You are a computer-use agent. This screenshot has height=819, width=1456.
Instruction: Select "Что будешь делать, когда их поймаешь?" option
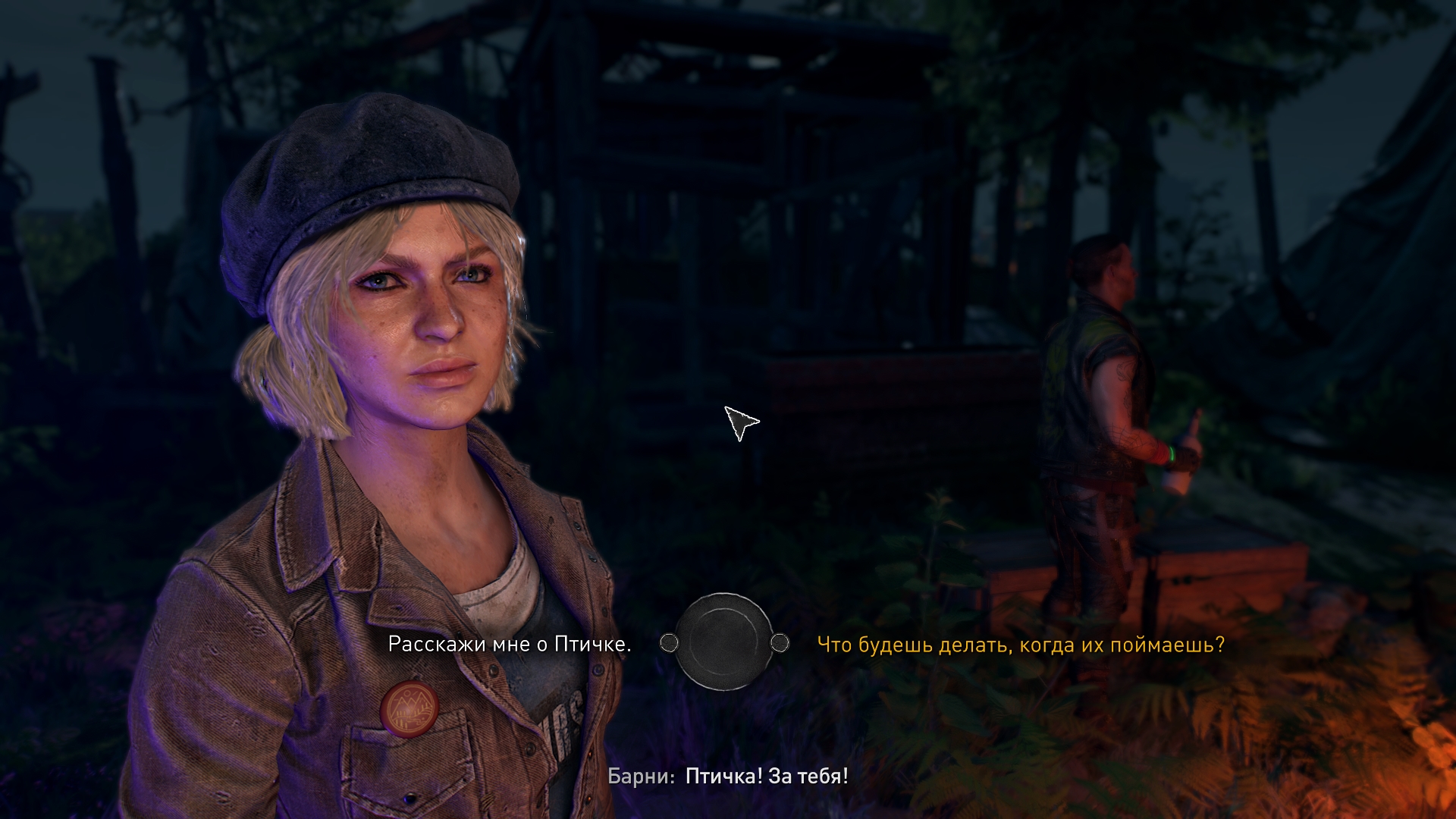tap(1021, 645)
